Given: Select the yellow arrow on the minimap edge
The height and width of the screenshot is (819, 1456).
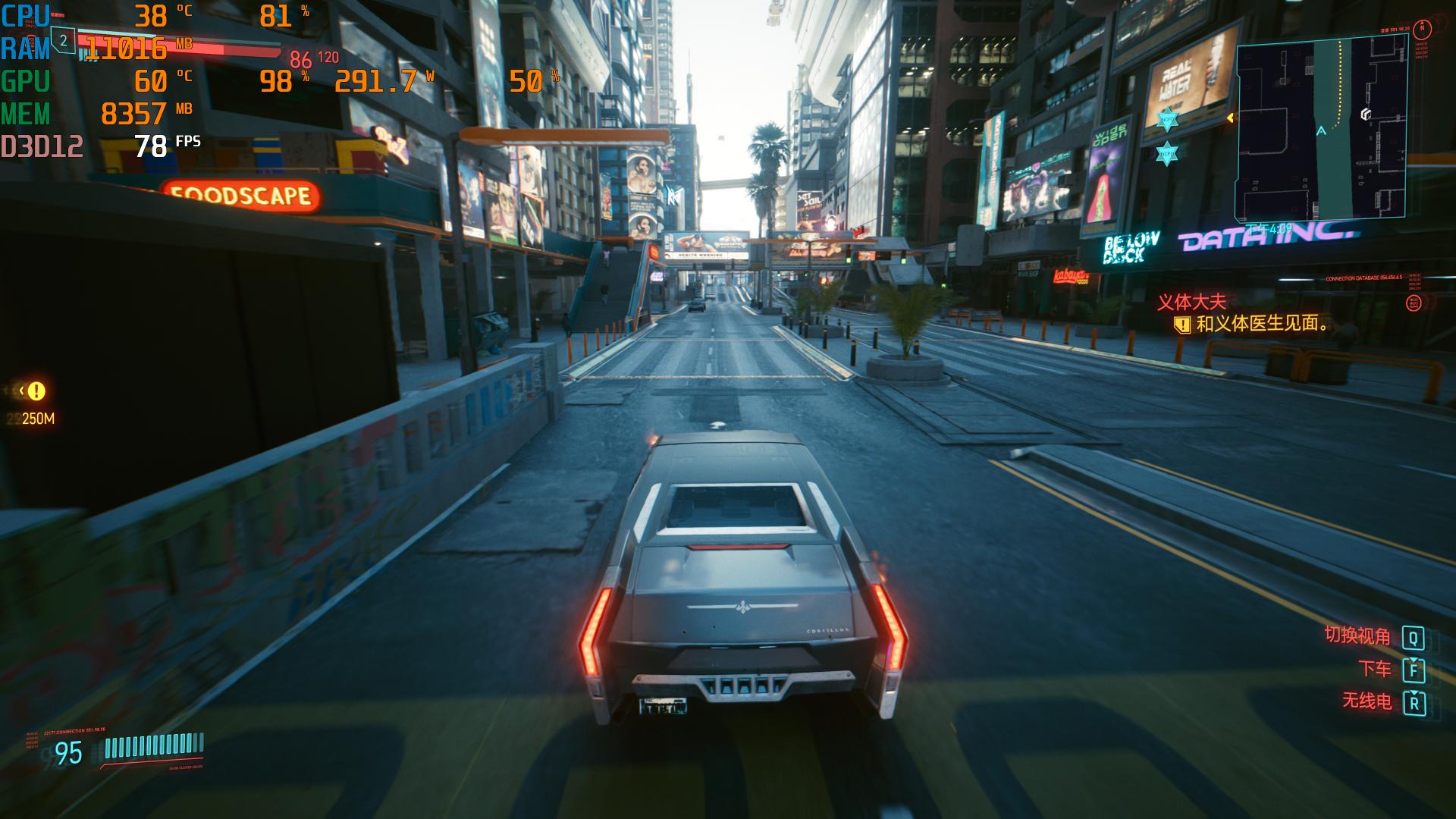Looking at the screenshot, I should pyautogui.click(x=1231, y=118).
